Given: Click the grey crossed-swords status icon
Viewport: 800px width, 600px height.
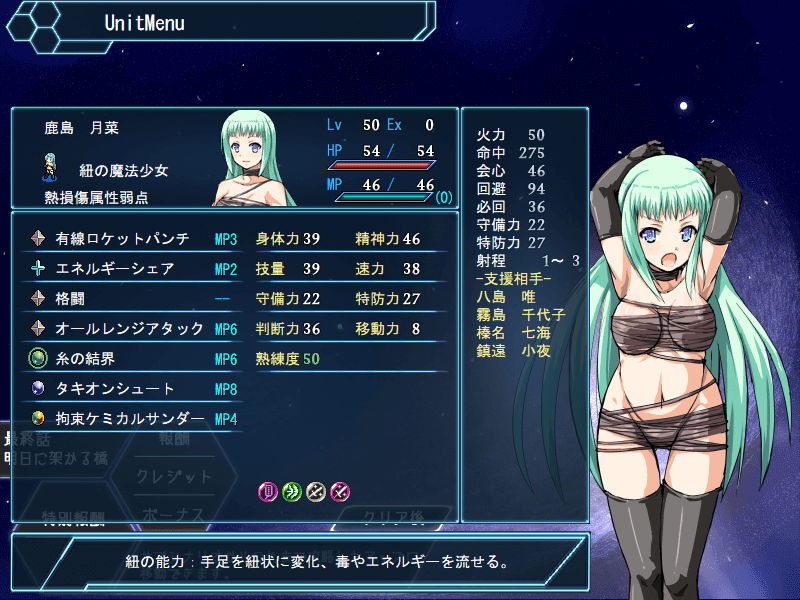Looking at the screenshot, I should 316,491.
